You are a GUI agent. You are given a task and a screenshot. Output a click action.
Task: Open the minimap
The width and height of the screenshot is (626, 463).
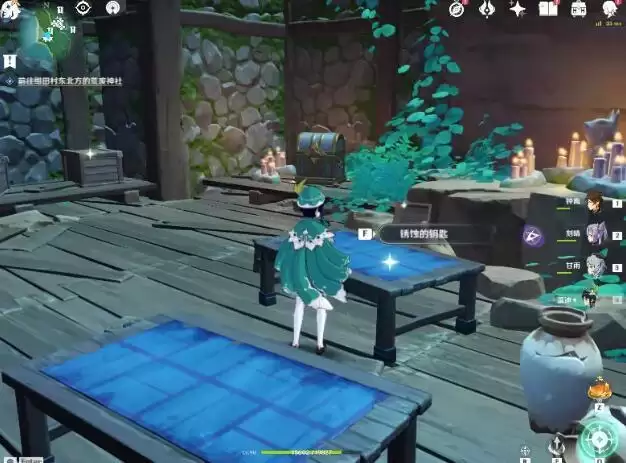click(43, 31)
